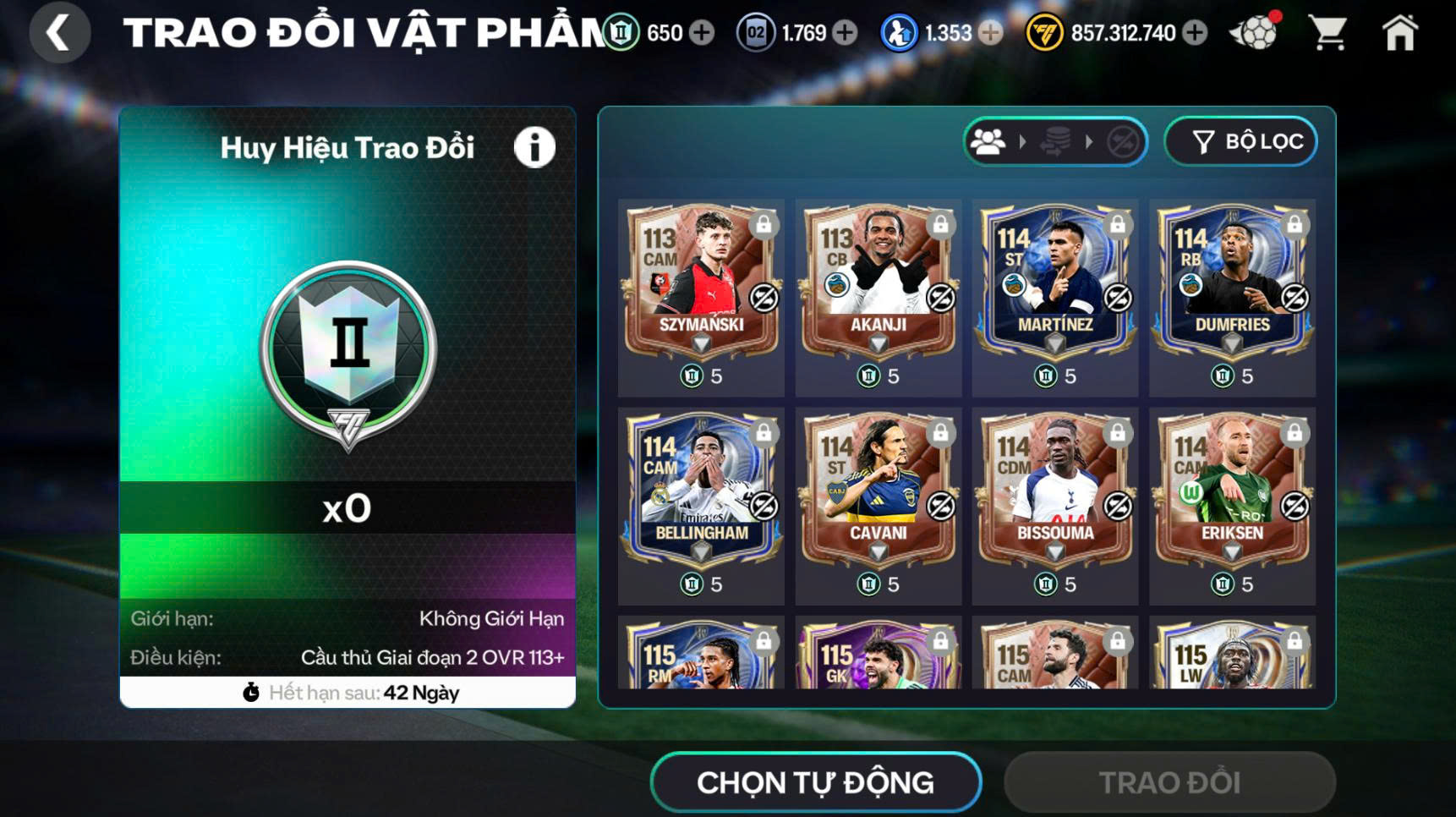Open the Huy Hiệu Trao Đổi info icon
1456x817 pixels.
click(534, 148)
